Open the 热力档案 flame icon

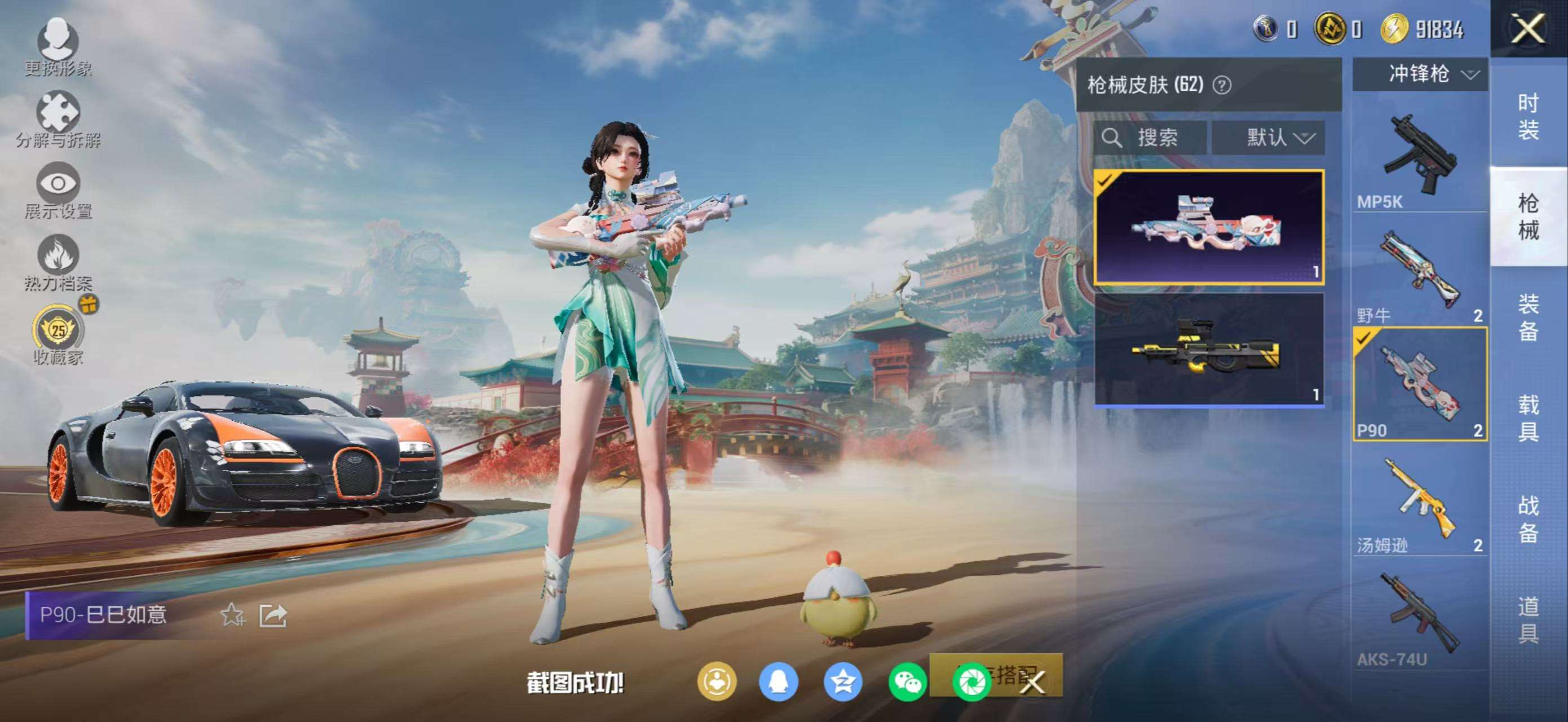tap(58, 261)
